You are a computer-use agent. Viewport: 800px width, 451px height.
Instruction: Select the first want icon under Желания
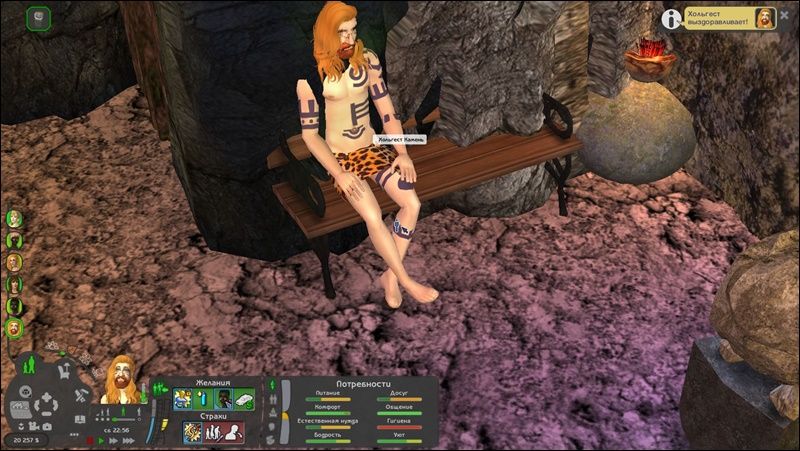(180, 398)
